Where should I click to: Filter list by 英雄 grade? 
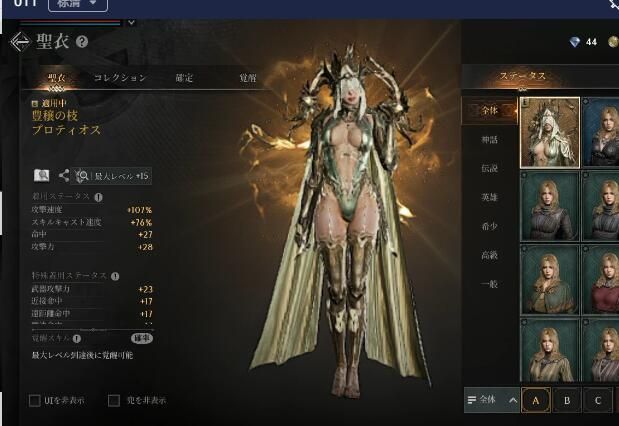488,197
